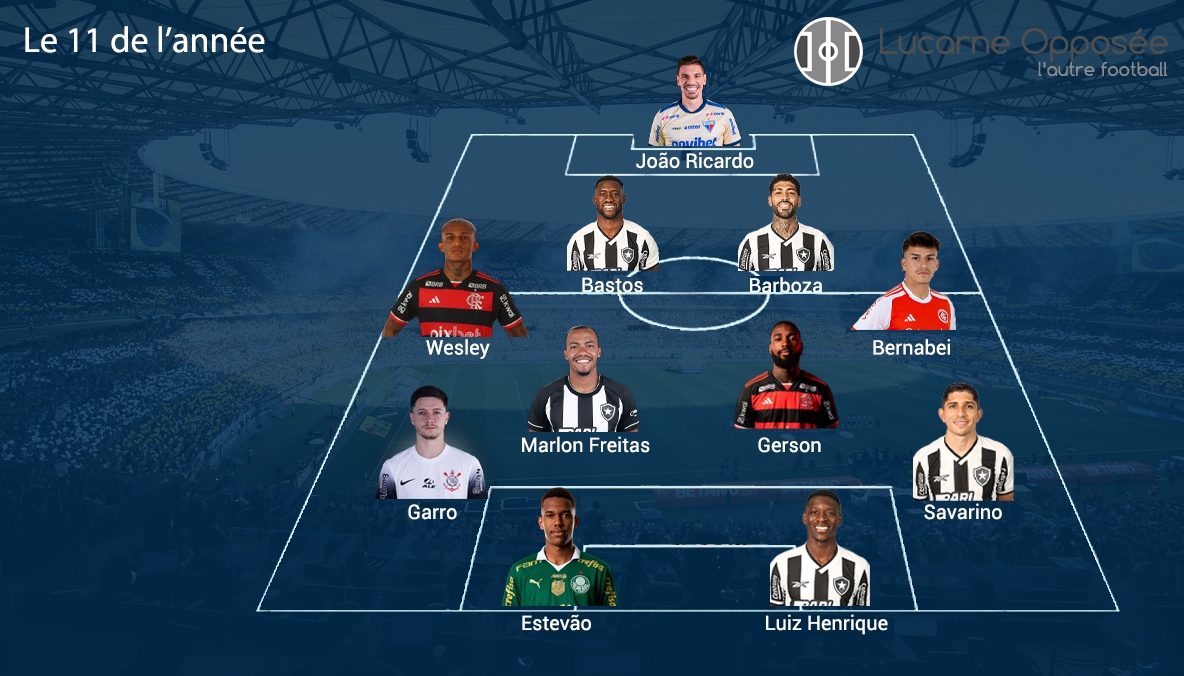This screenshot has height=676, width=1184.
Task: Choose defender Bastos in the lineup
Action: point(612,227)
